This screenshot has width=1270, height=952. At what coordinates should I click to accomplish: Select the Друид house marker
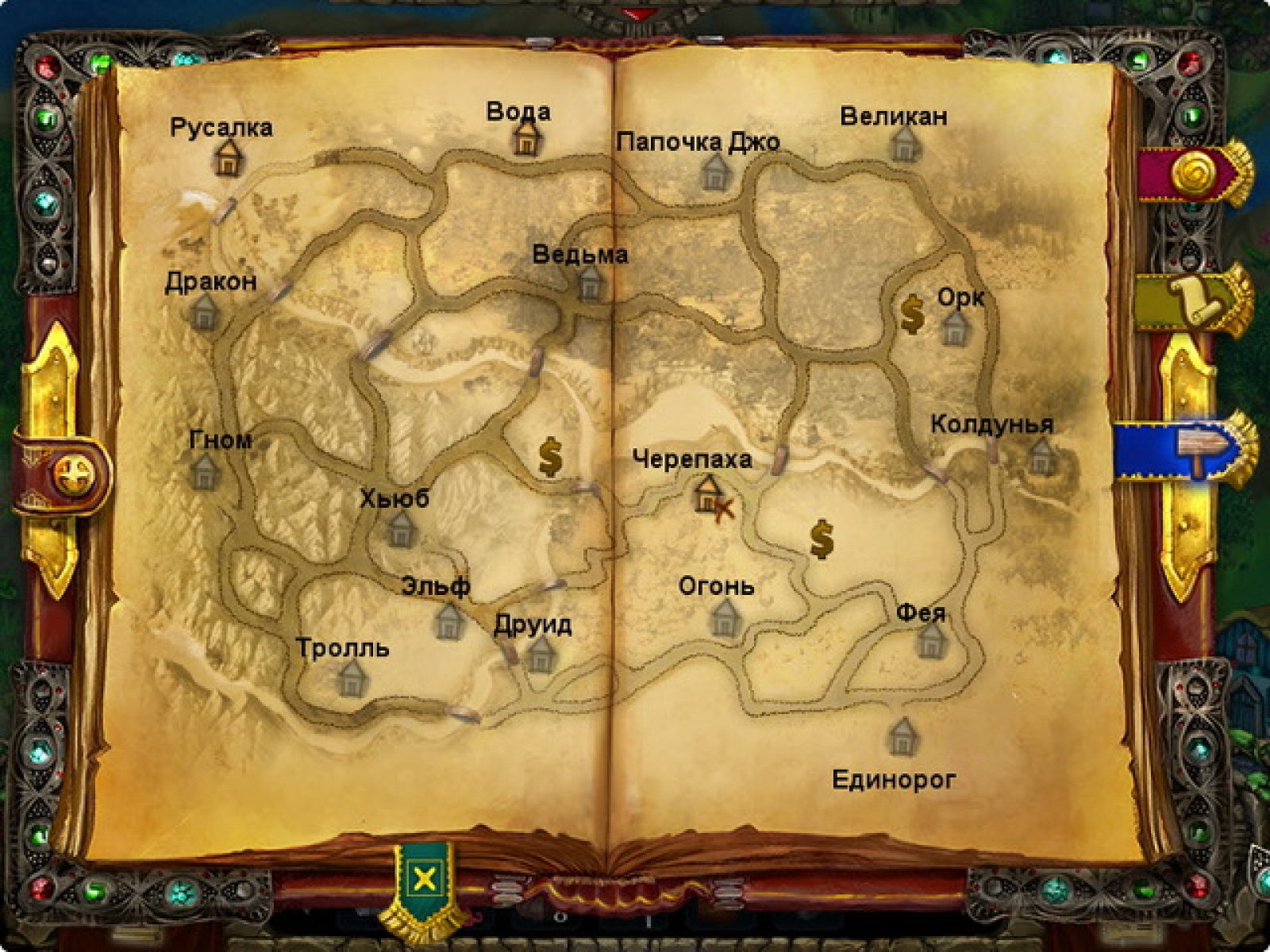(541, 654)
